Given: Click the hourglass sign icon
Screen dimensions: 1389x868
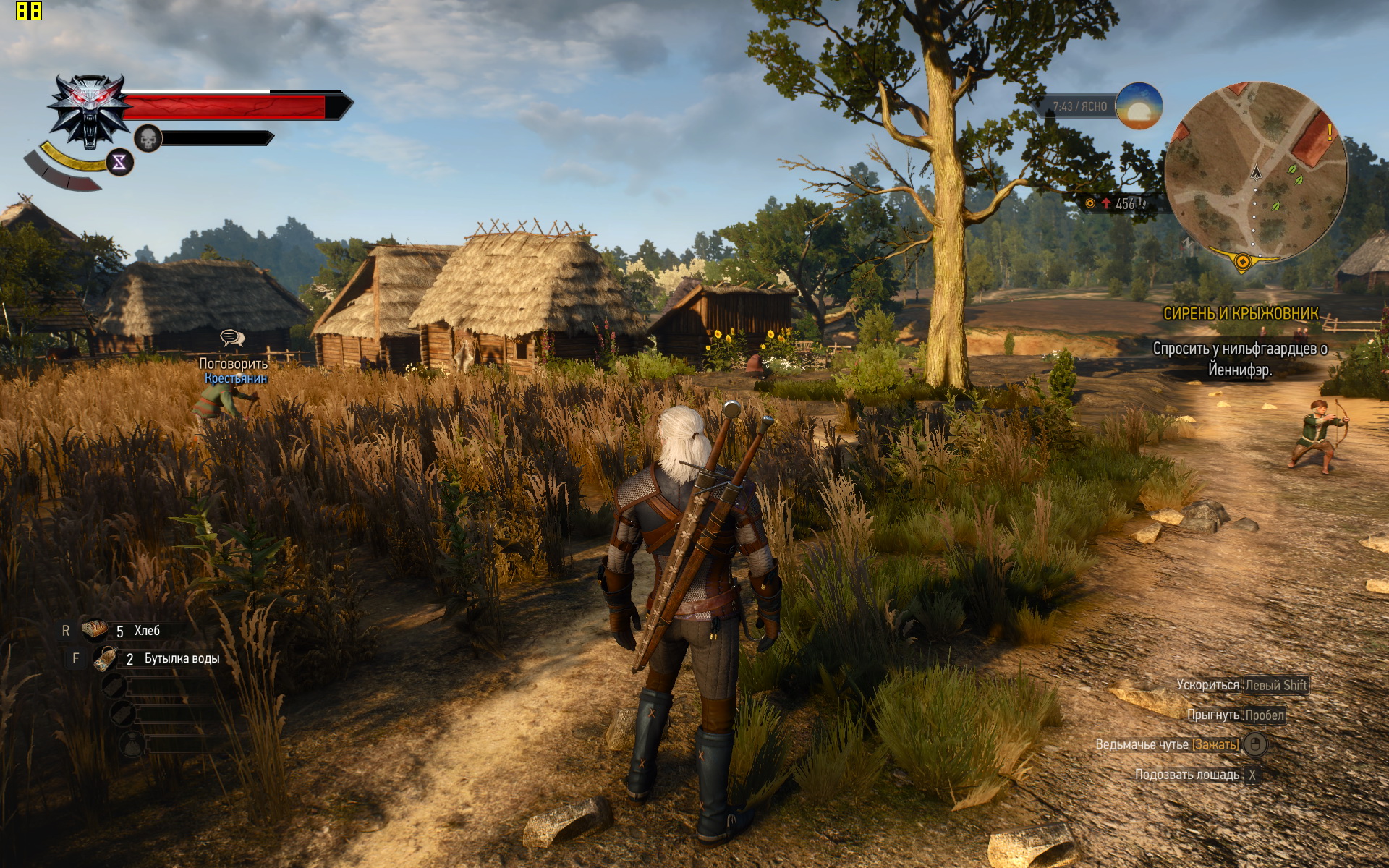Looking at the screenshot, I should (x=119, y=162).
